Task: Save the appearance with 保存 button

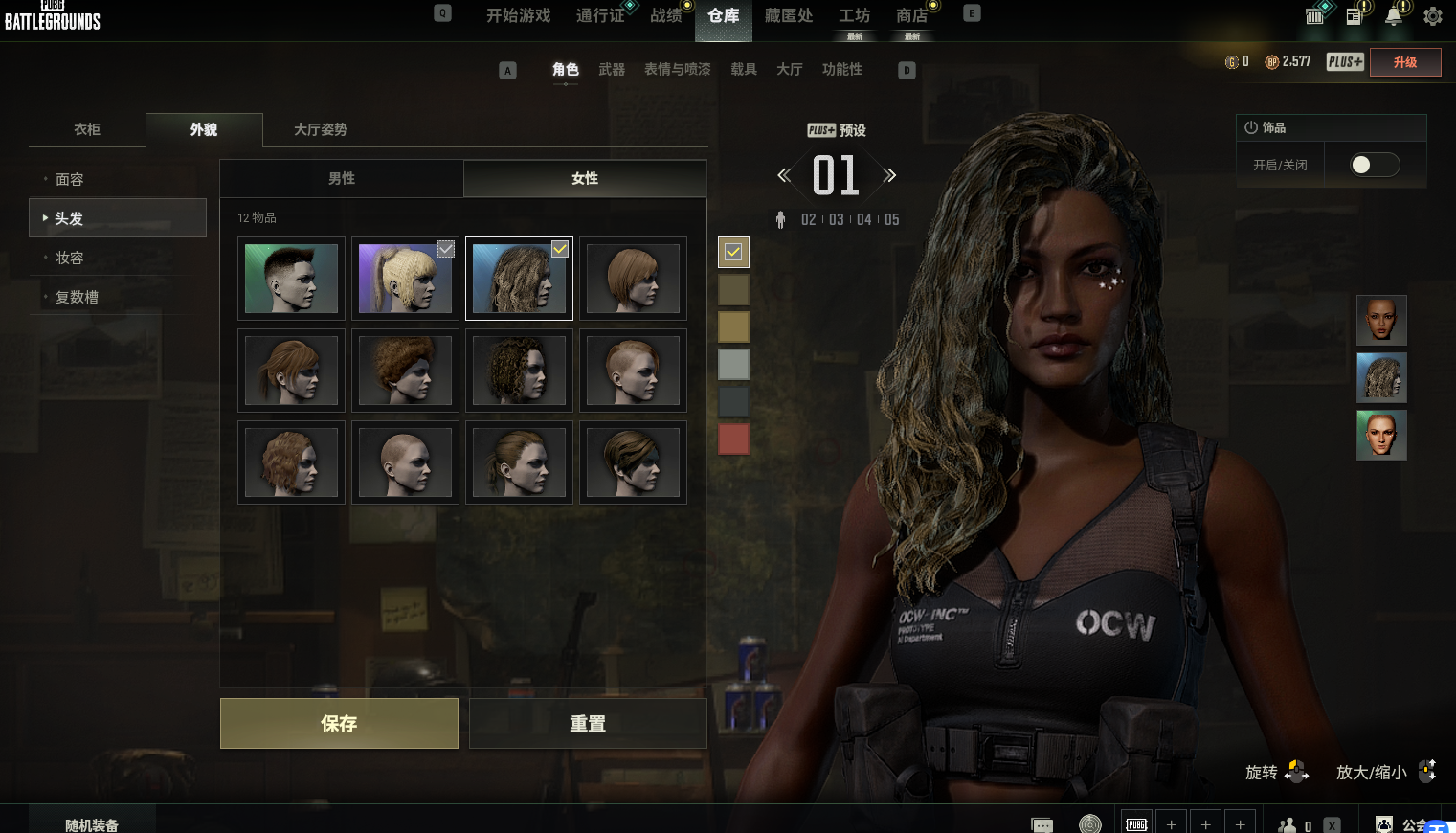Action: click(339, 723)
